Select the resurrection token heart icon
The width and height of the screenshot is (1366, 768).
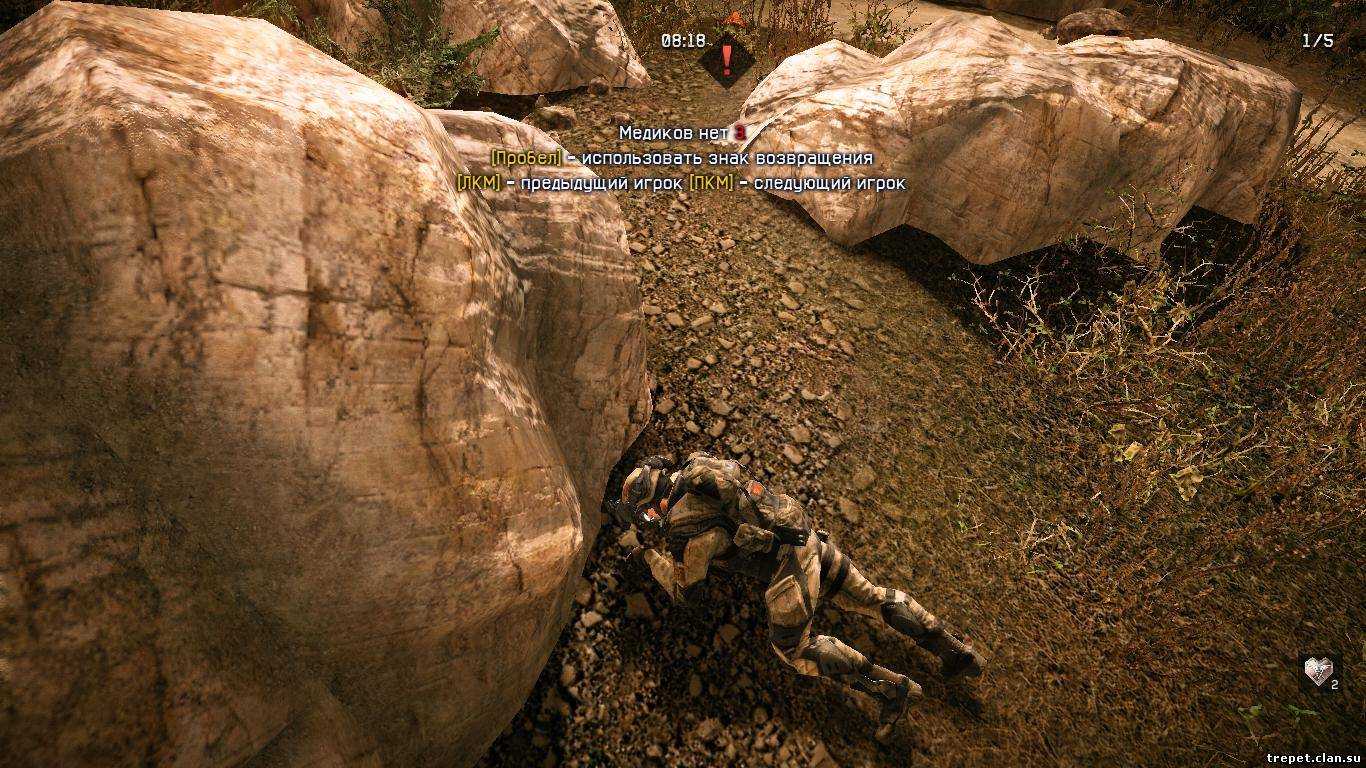(x=1320, y=670)
